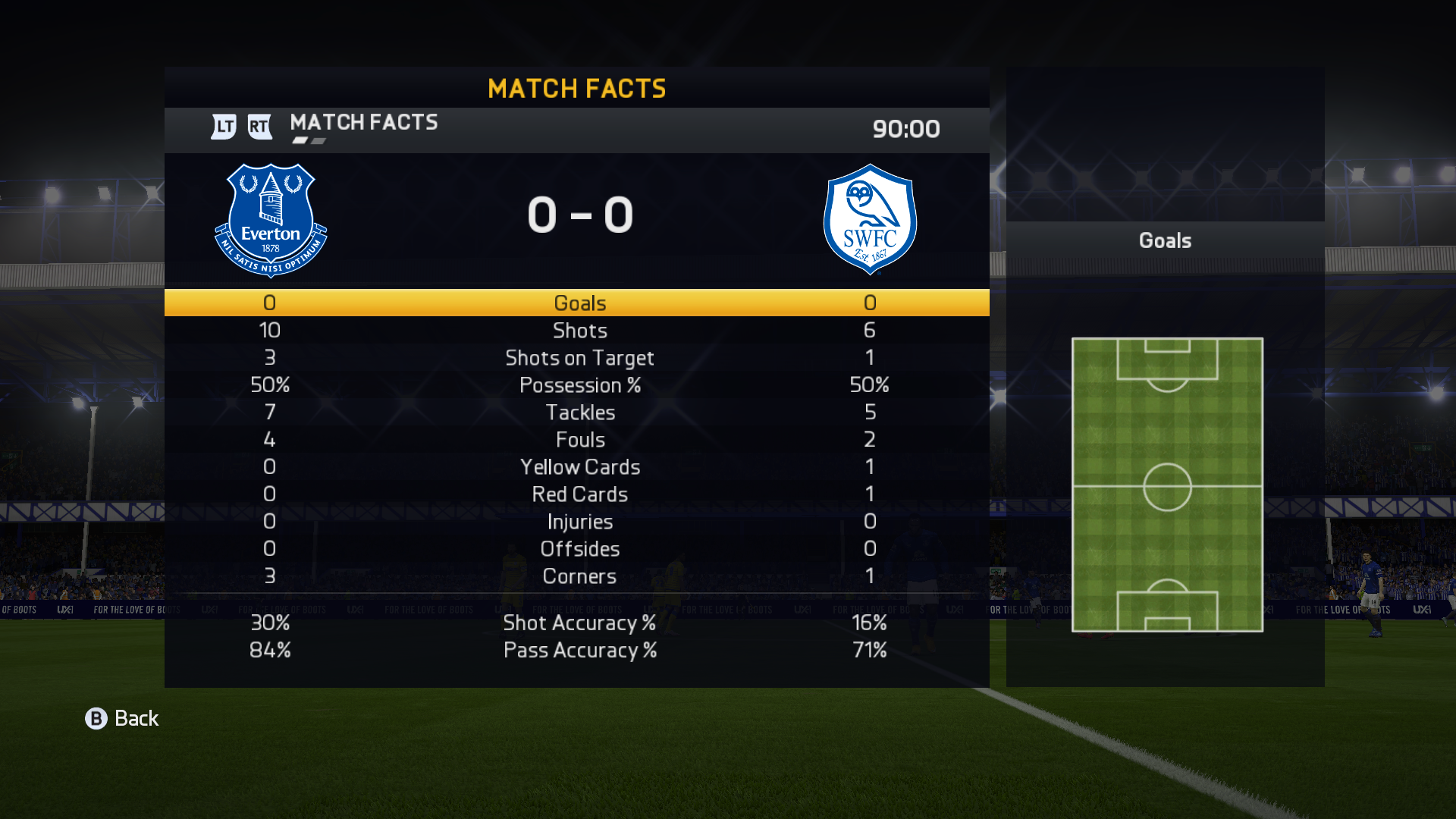The height and width of the screenshot is (819, 1456).
Task: Highlight the Shot Accuracy % row
Action: (x=579, y=623)
